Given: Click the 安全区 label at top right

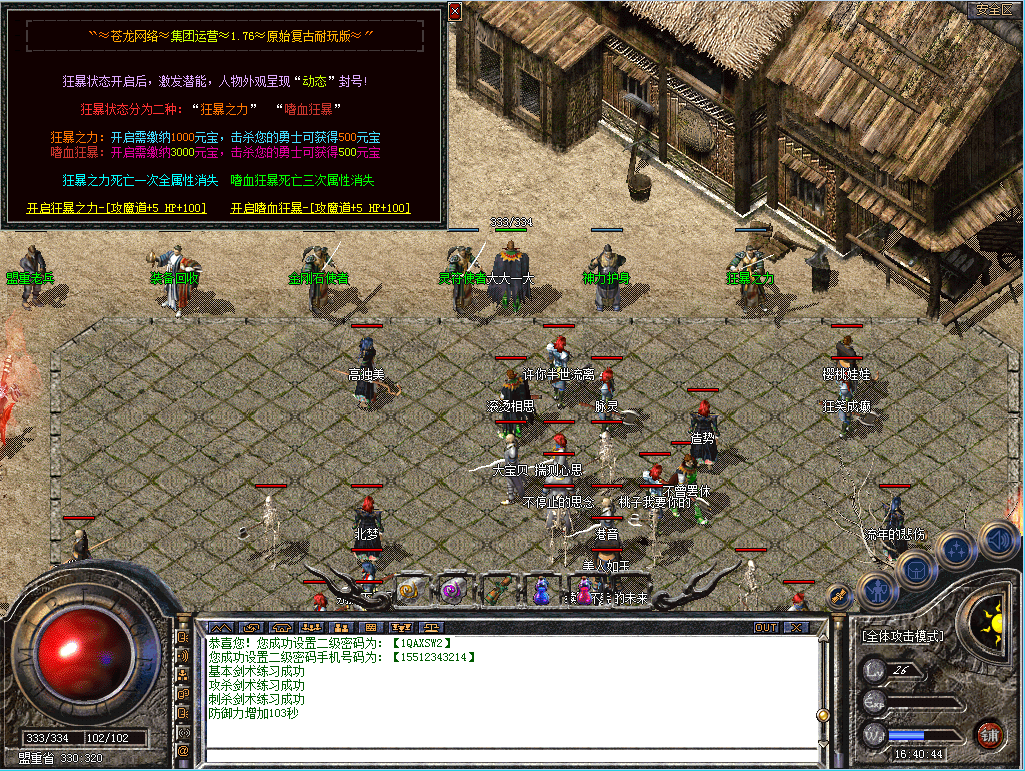Looking at the screenshot, I should (994, 10).
